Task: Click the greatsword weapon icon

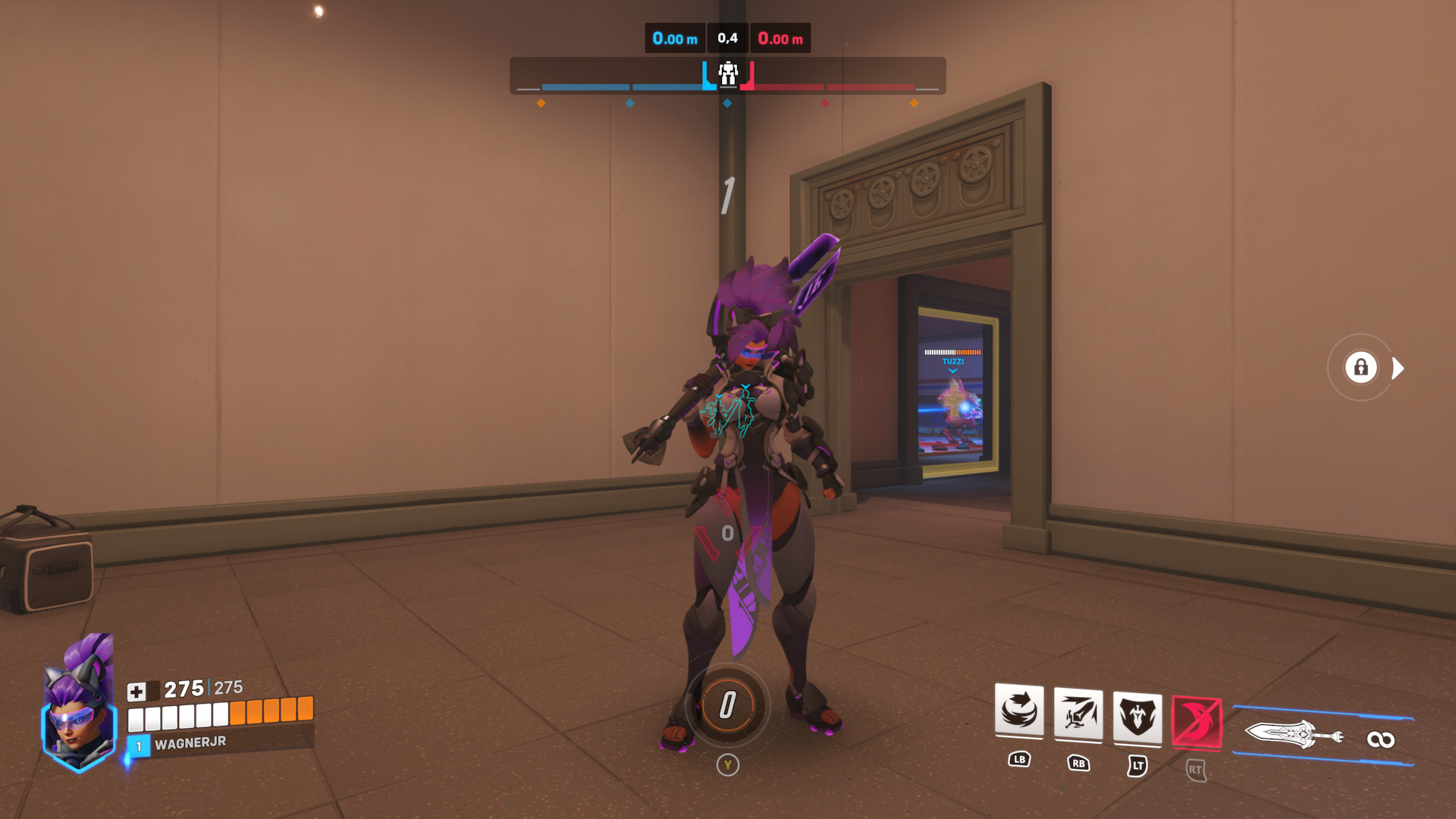Action: [1294, 735]
